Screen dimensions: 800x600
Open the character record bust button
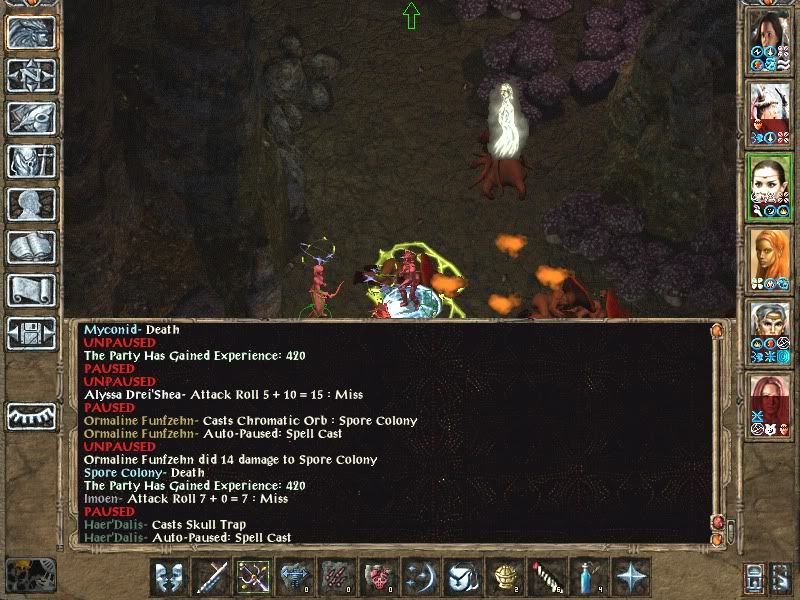pyautogui.click(x=31, y=204)
